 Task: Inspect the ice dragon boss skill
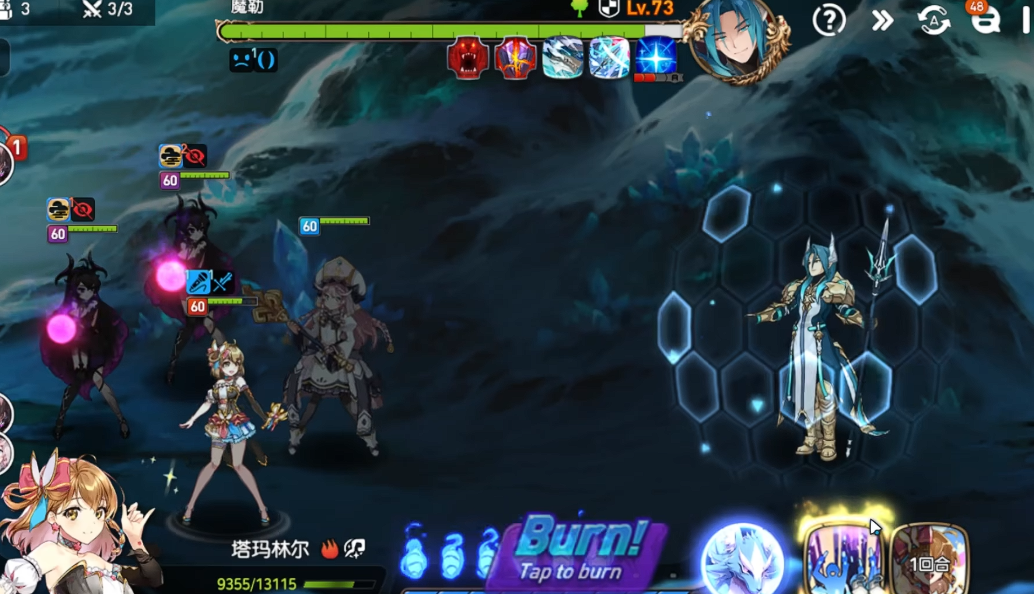(563, 58)
